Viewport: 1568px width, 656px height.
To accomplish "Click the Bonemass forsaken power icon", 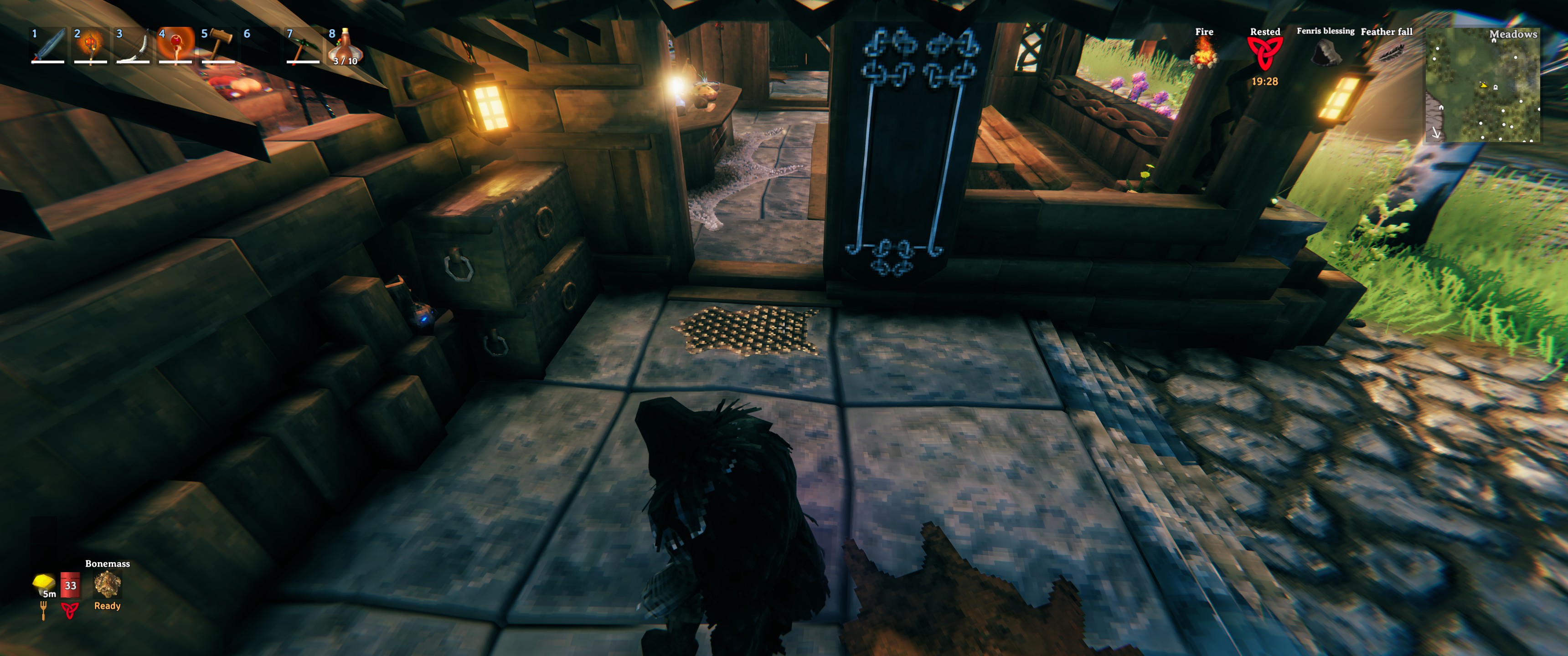I will point(107,586).
